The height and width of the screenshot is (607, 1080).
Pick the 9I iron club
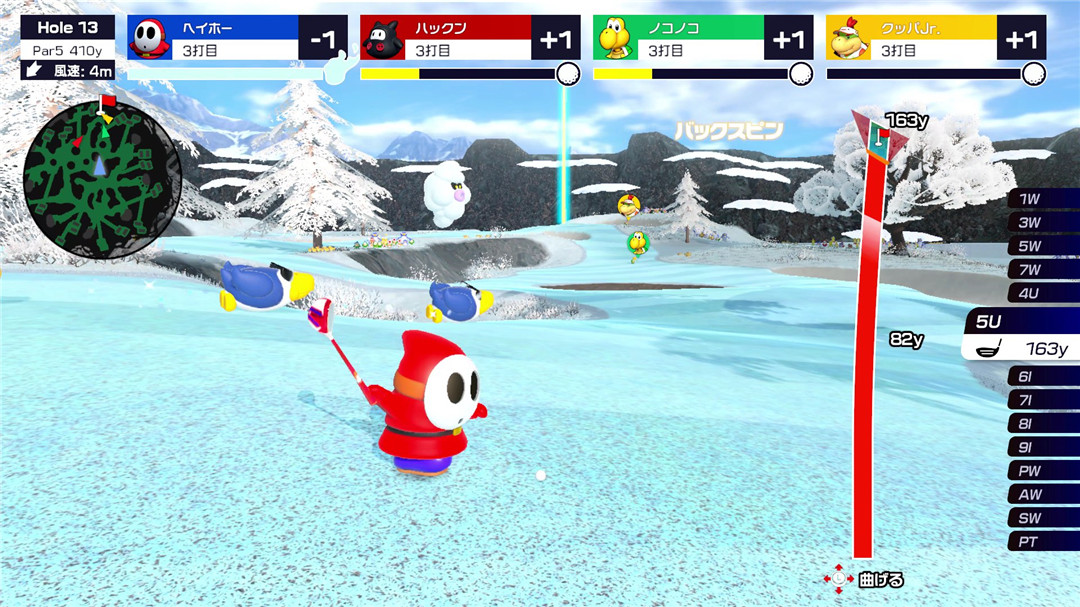coord(1043,447)
